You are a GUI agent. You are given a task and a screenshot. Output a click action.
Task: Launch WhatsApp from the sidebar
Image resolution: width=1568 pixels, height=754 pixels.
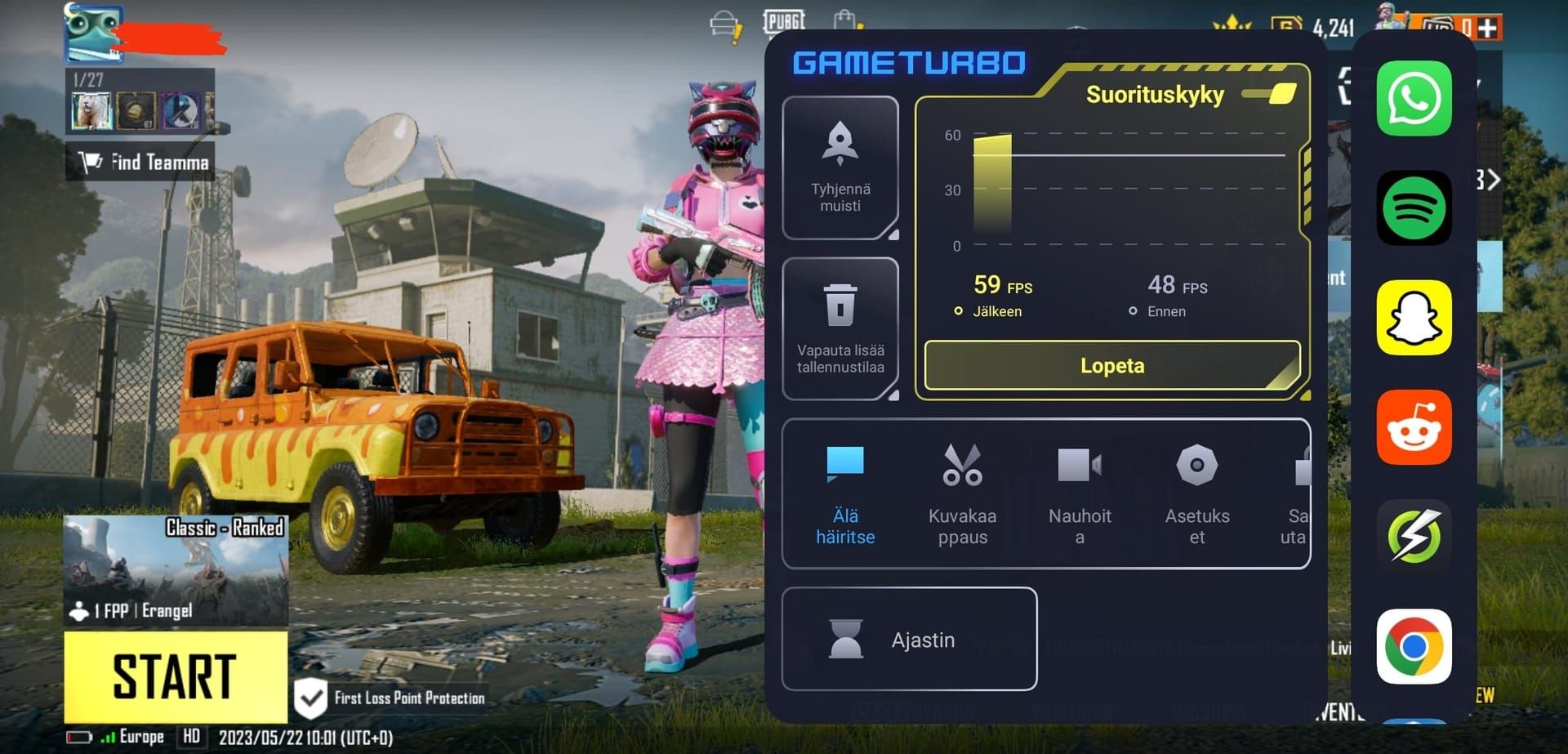(x=1414, y=100)
